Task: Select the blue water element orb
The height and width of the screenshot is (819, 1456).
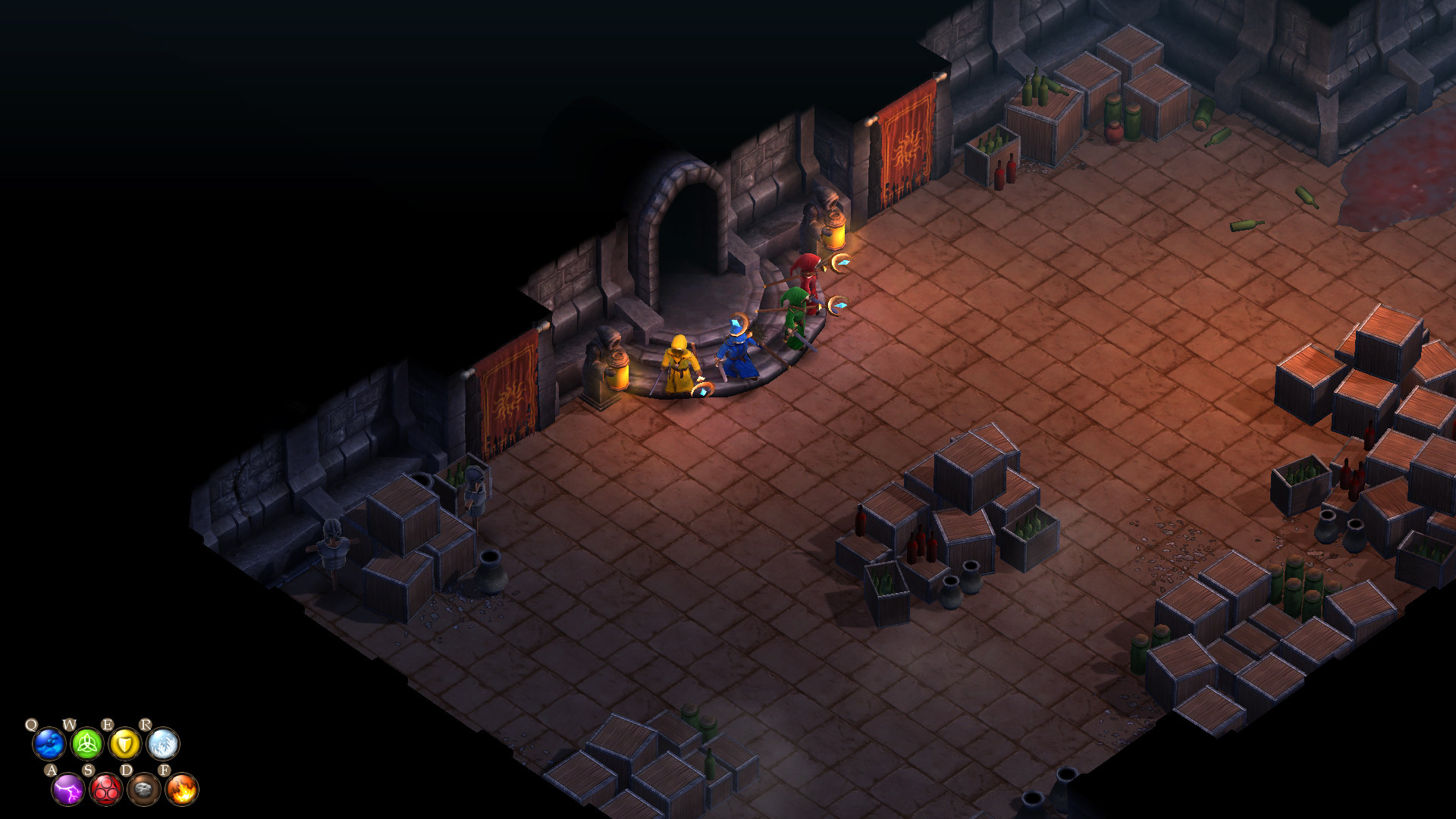Action: (49, 744)
